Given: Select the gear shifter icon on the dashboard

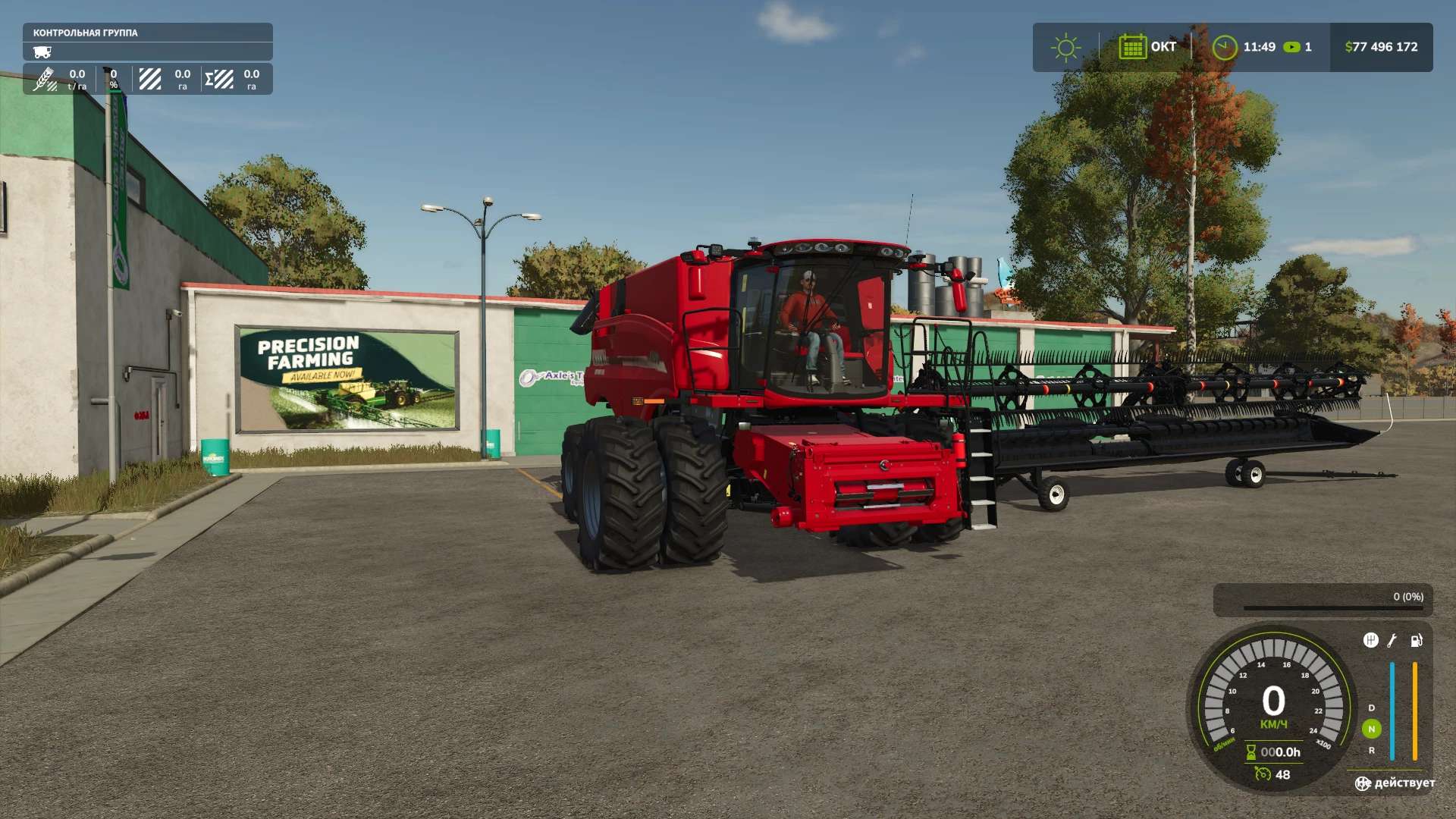Looking at the screenshot, I should coord(1370,641).
